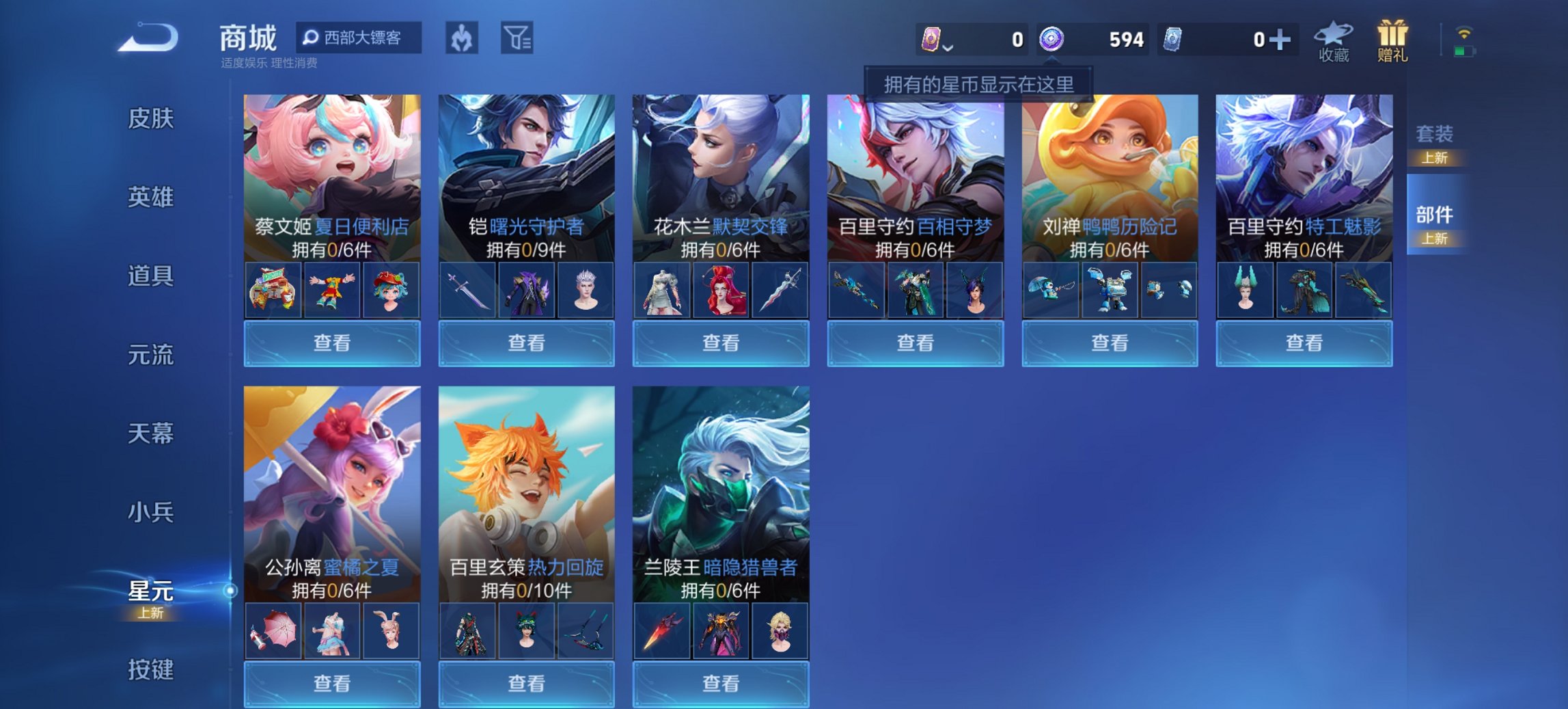Click the hero emblem icon next to search
The image size is (1568, 709).
[x=462, y=39]
